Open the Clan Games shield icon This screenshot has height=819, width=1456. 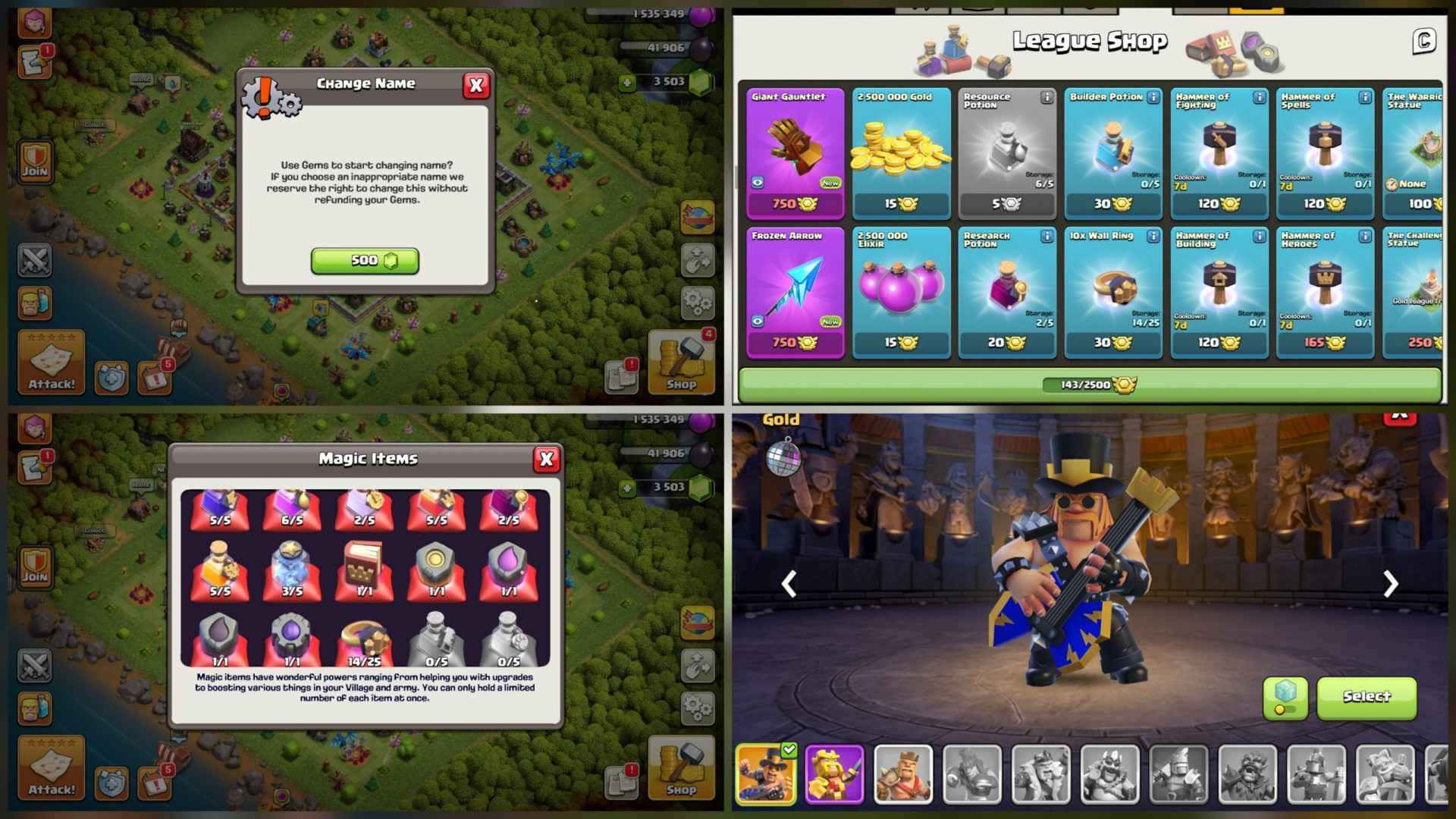point(111,378)
